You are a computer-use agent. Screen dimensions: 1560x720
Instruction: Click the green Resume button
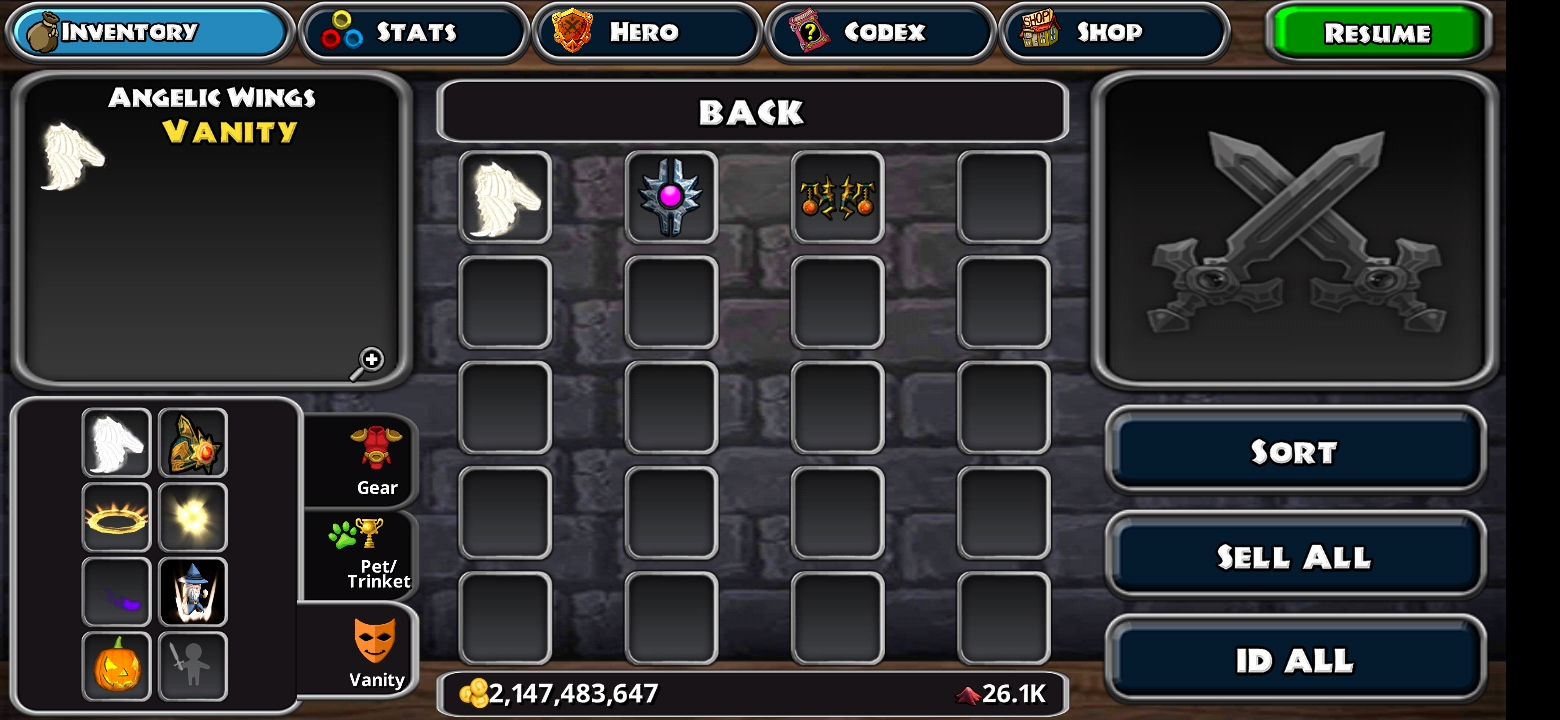1377,33
